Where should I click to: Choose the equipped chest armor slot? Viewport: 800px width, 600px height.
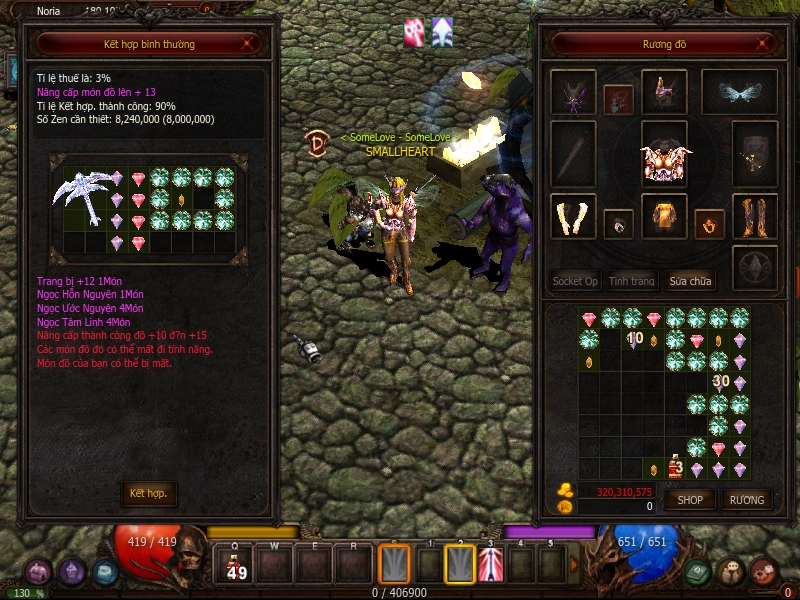point(664,158)
